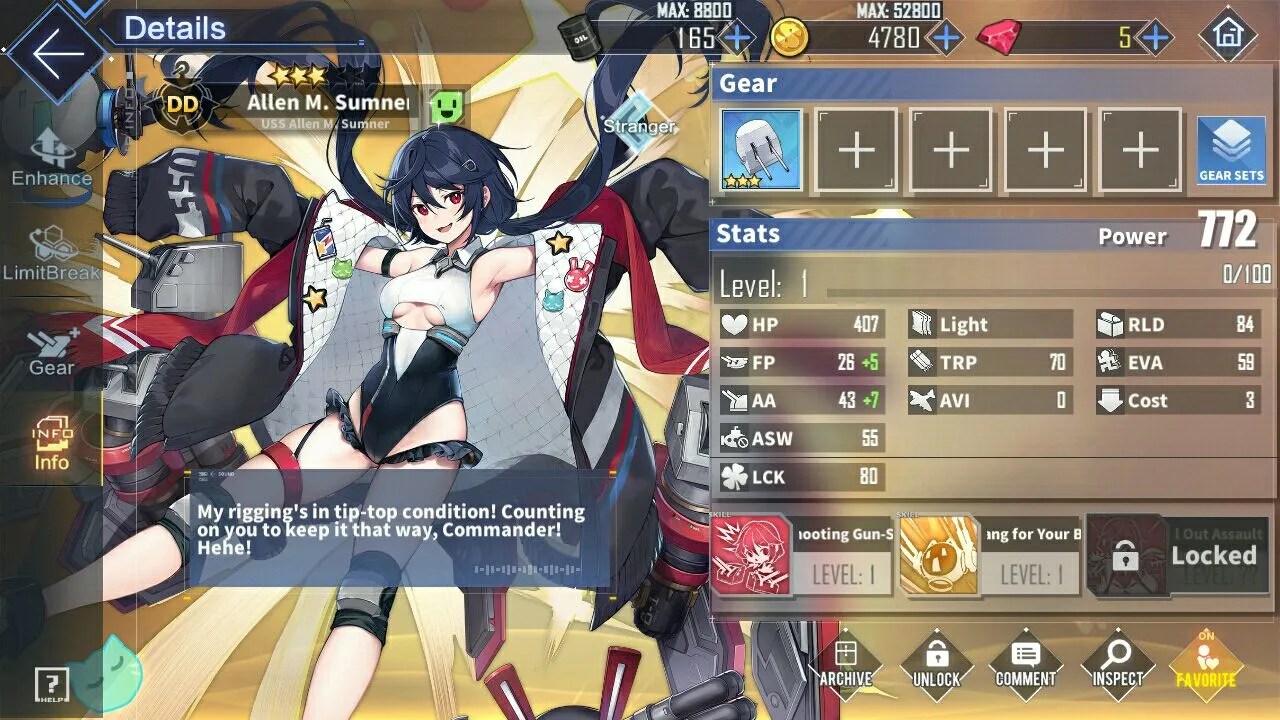The width and height of the screenshot is (1280, 720).
Task: Add more oil with plus button
Action: [737, 38]
